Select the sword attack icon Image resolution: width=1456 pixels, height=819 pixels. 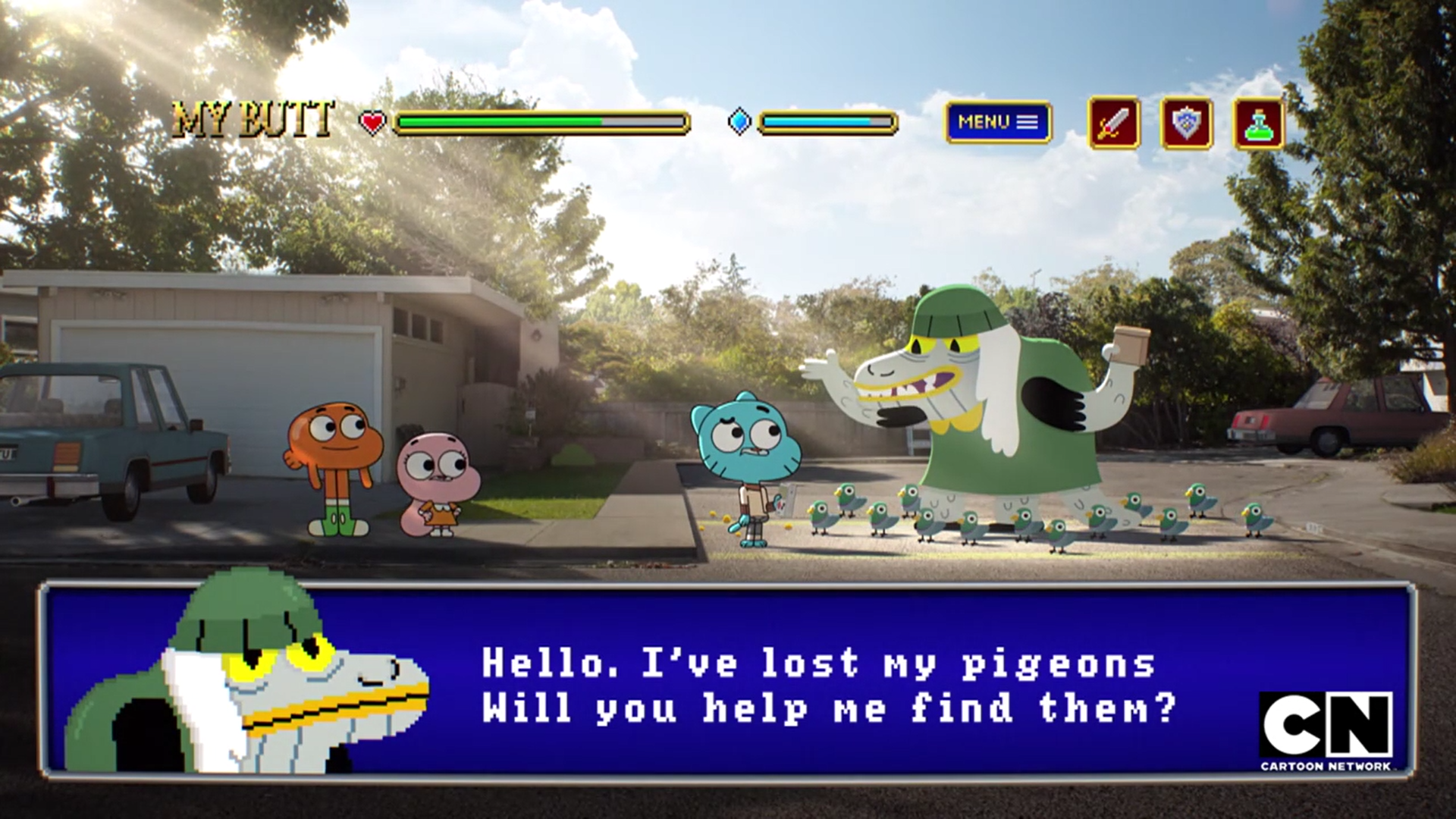pos(1114,123)
